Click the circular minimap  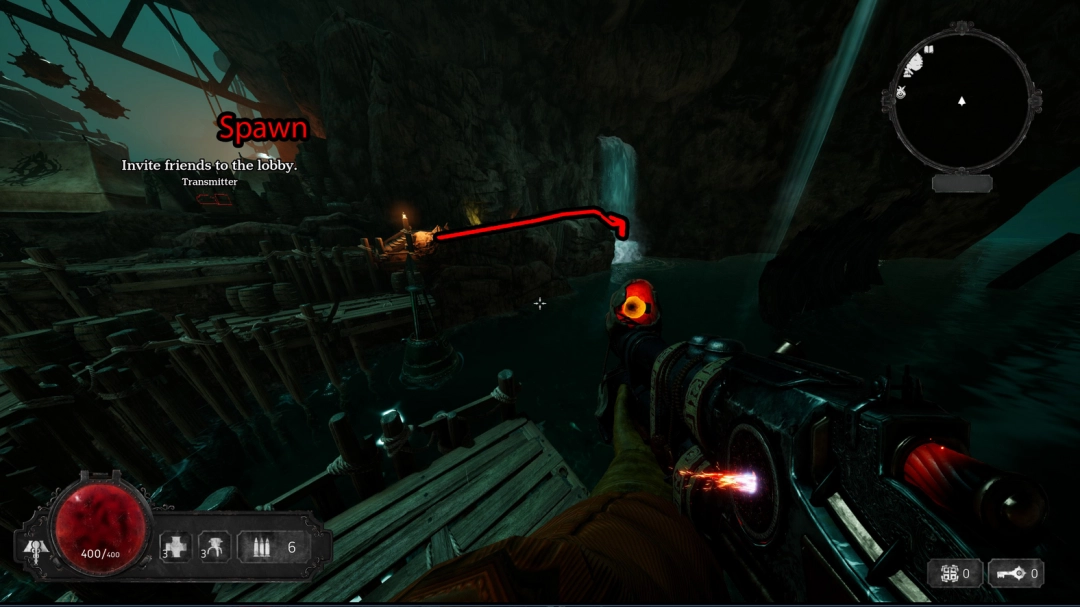[961, 101]
